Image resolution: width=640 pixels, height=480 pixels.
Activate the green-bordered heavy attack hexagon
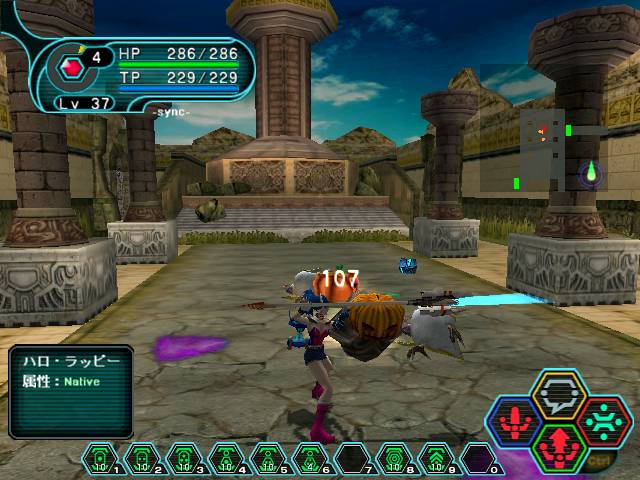[x=558, y=446]
